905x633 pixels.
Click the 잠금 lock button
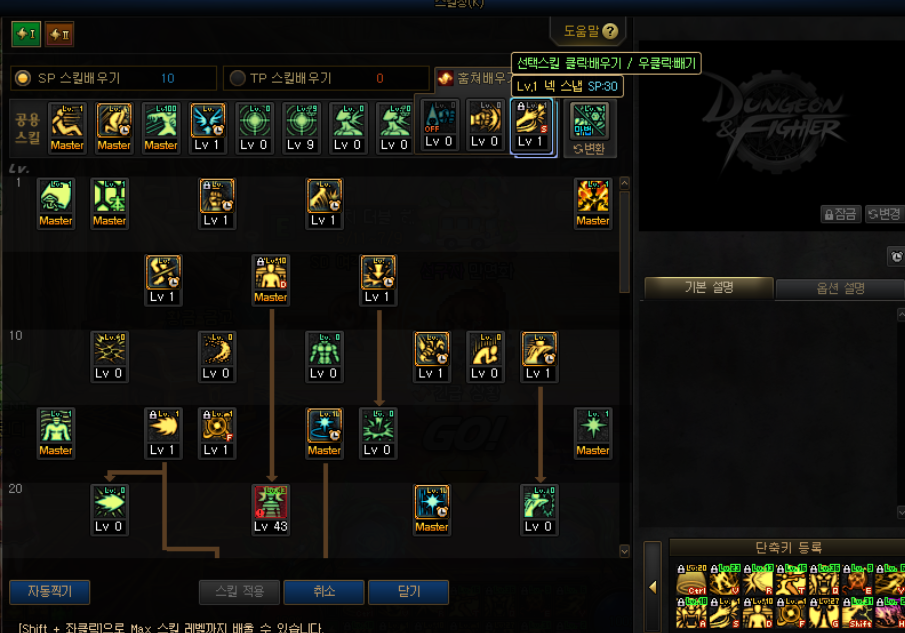click(841, 214)
